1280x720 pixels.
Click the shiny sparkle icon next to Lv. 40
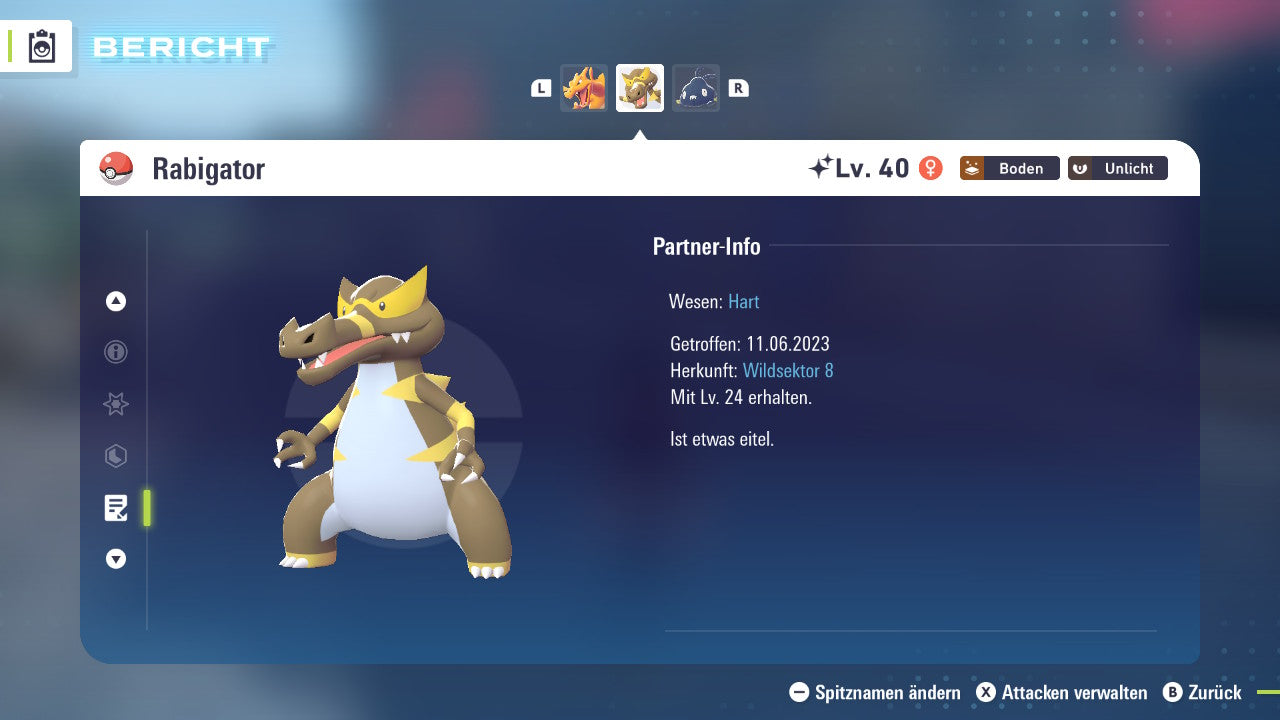point(823,166)
